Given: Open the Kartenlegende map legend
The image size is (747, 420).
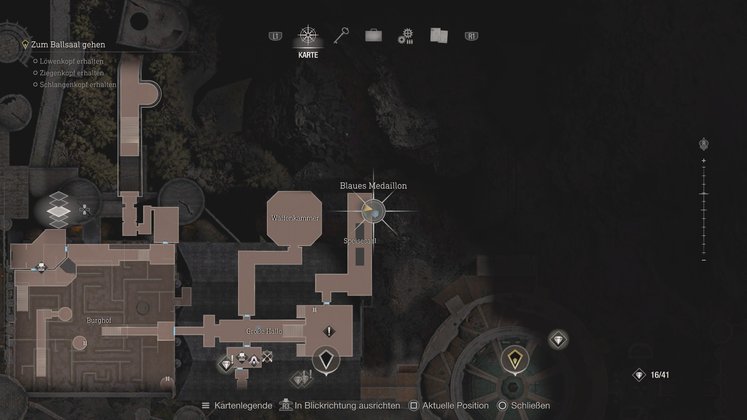Looking at the screenshot, I should click(x=238, y=406).
